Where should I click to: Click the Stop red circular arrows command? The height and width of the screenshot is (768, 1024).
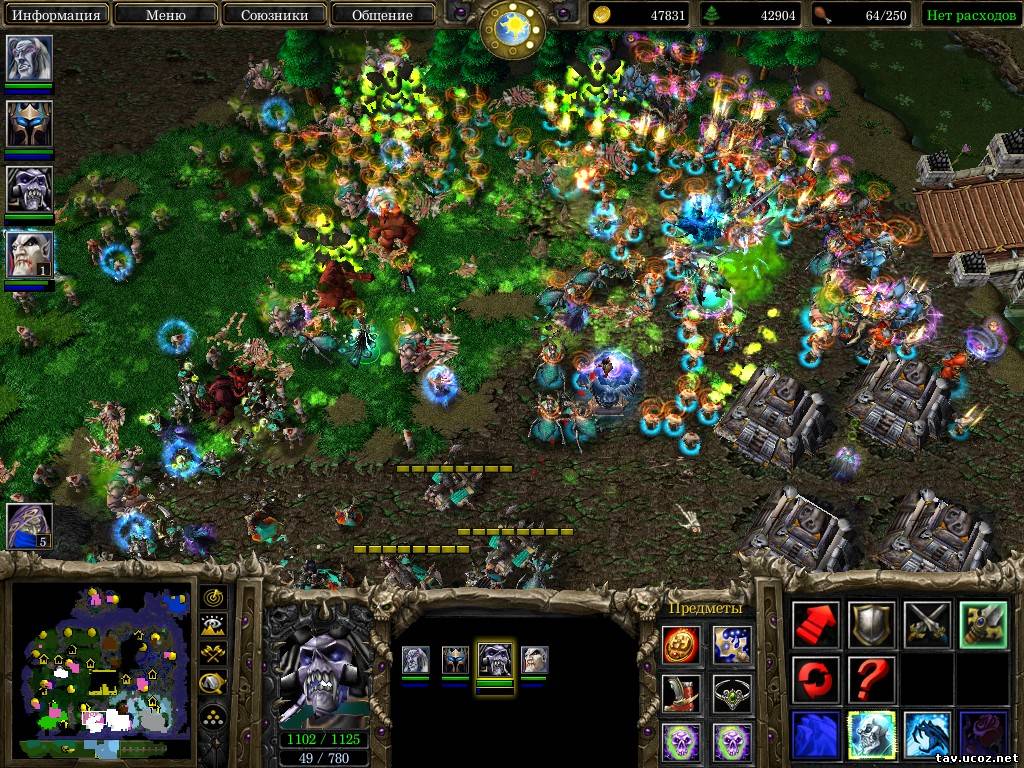pyautogui.click(x=816, y=680)
